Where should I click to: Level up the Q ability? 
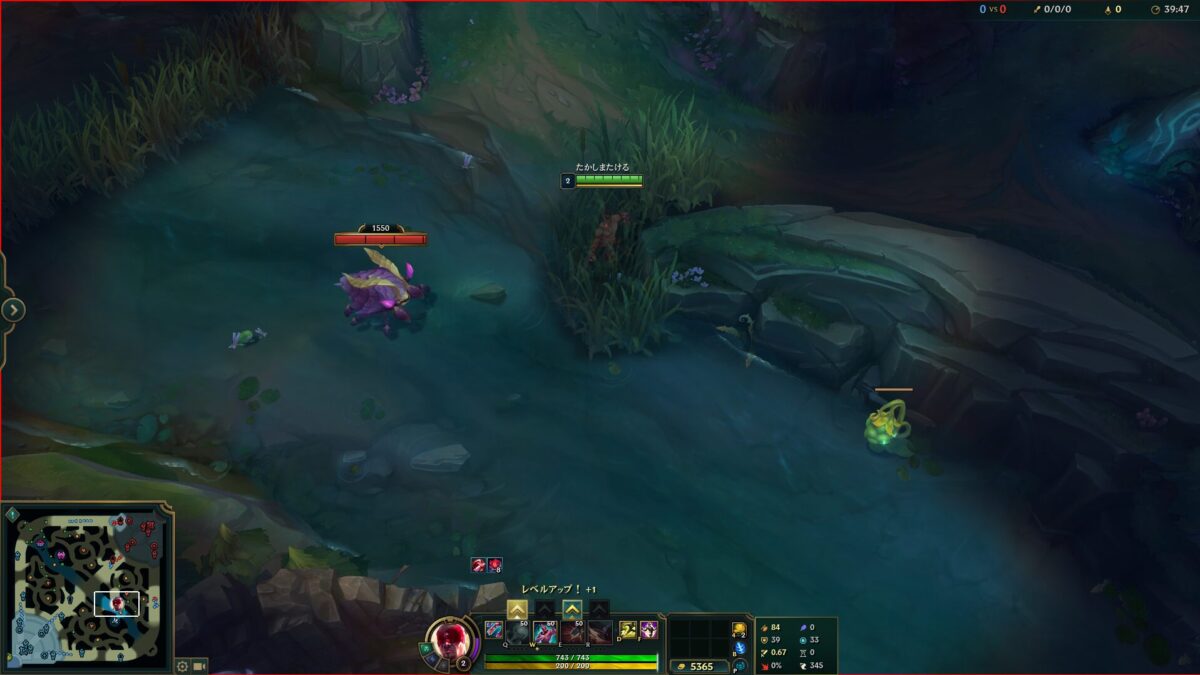[517, 608]
